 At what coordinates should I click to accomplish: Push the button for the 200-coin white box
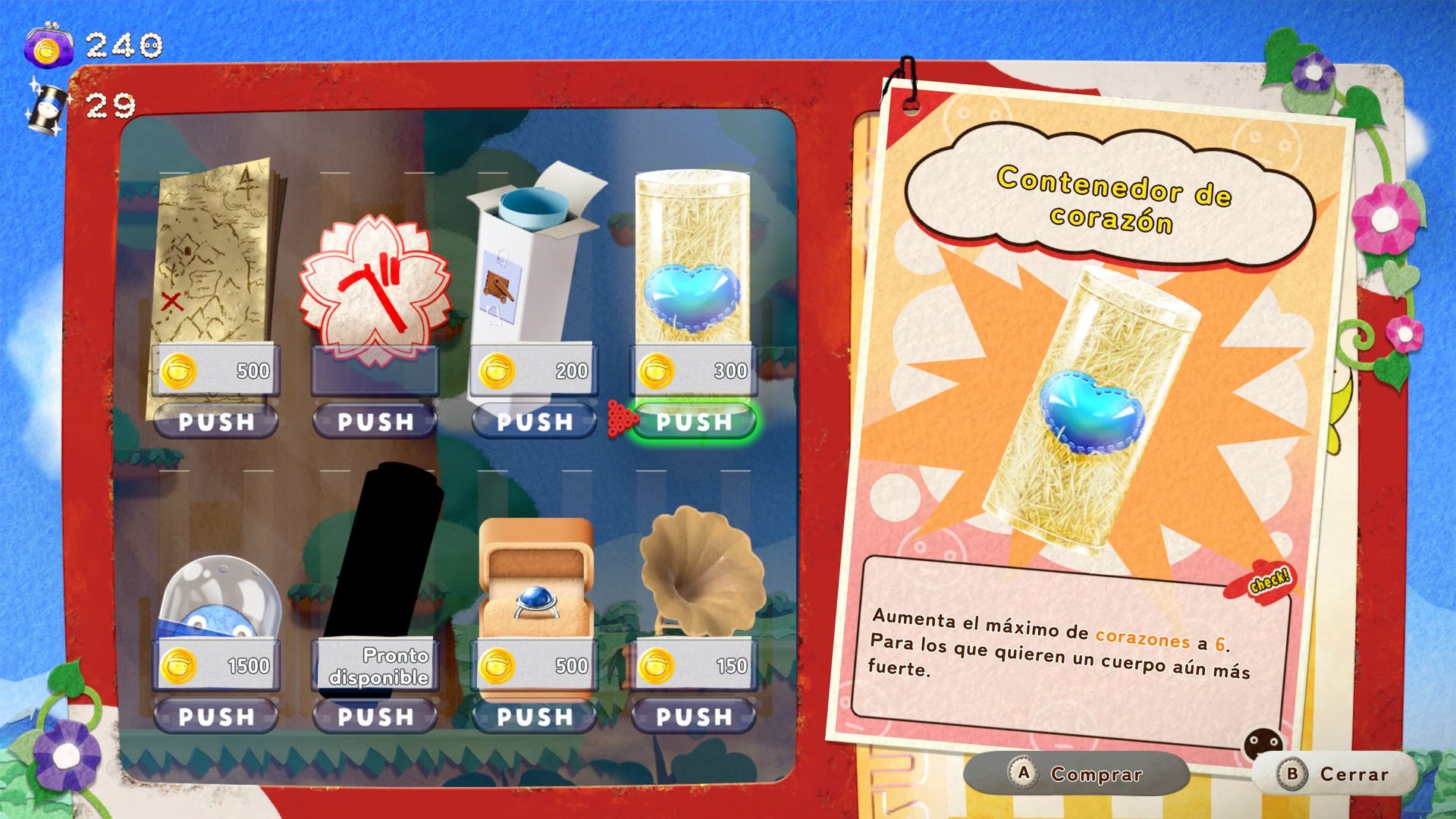pos(535,422)
